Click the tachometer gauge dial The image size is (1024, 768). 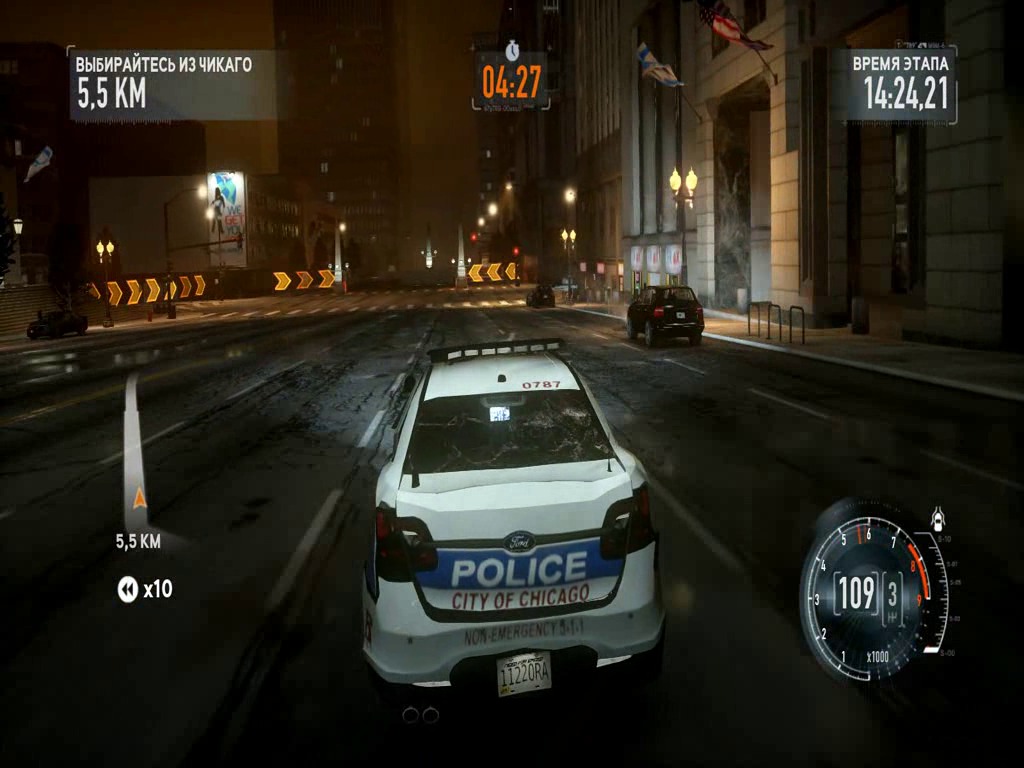click(x=866, y=593)
